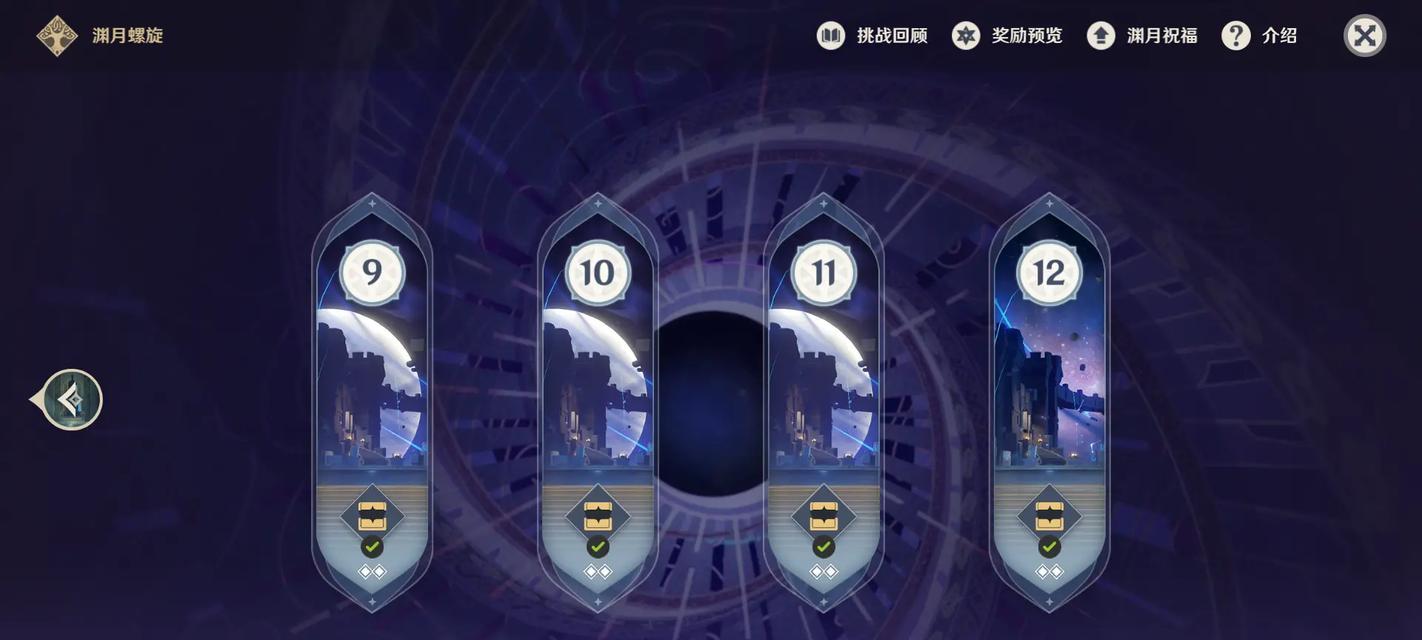Open 挑战回顾 challenge review
Image resolution: width=1422 pixels, height=640 pixels.
[x=873, y=36]
